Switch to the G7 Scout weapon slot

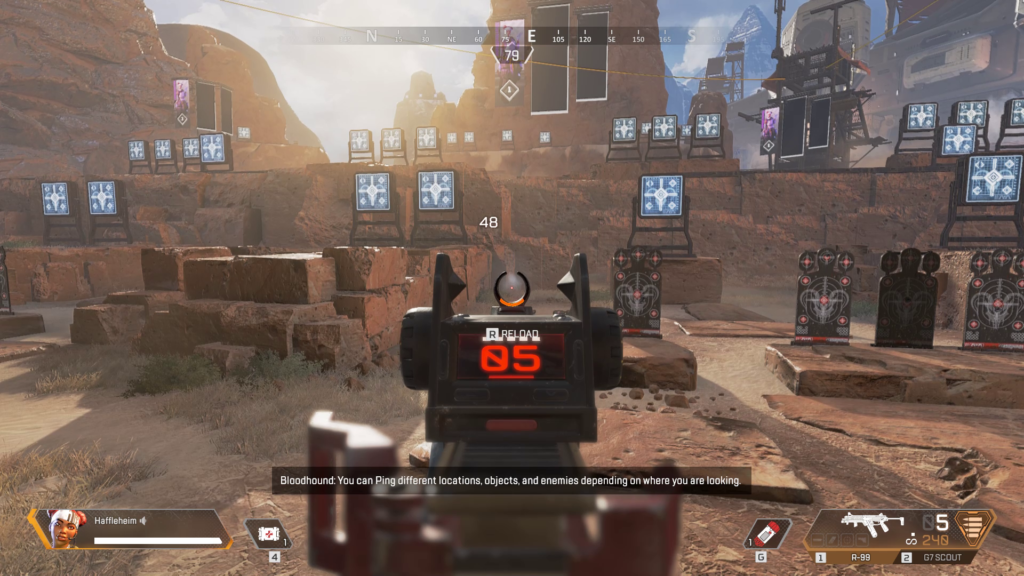944,556
